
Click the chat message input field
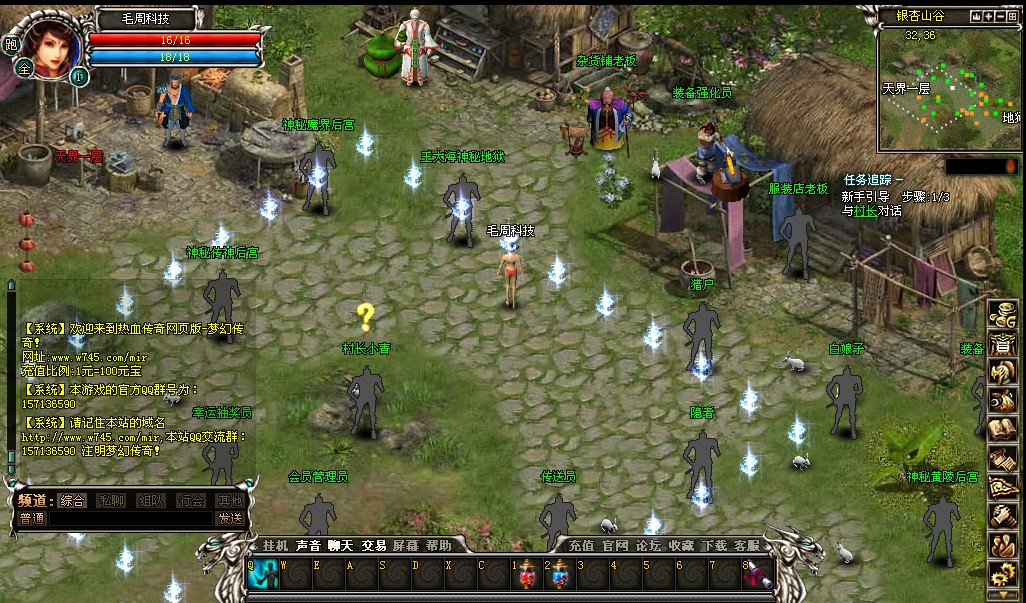(131, 518)
